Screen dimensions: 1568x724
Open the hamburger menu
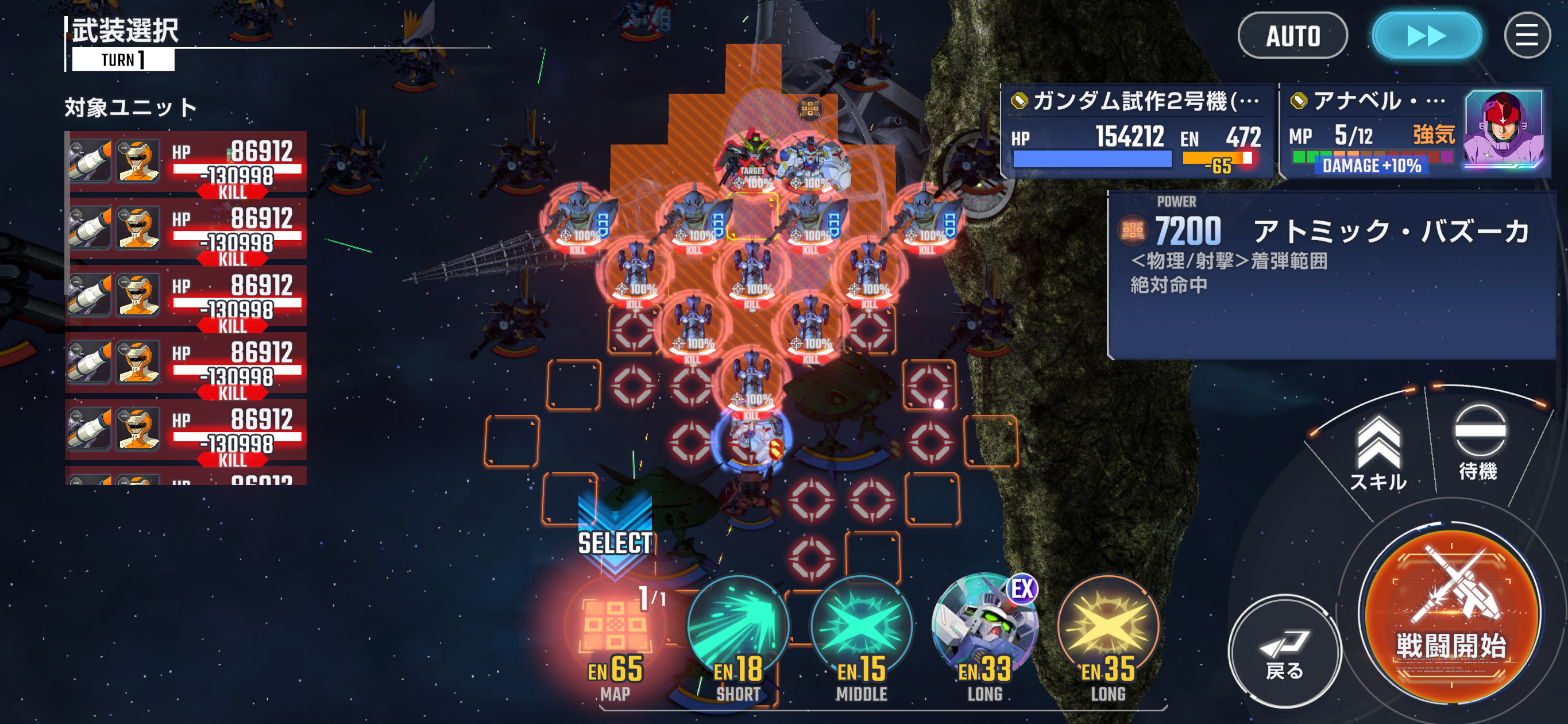coord(1526,36)
